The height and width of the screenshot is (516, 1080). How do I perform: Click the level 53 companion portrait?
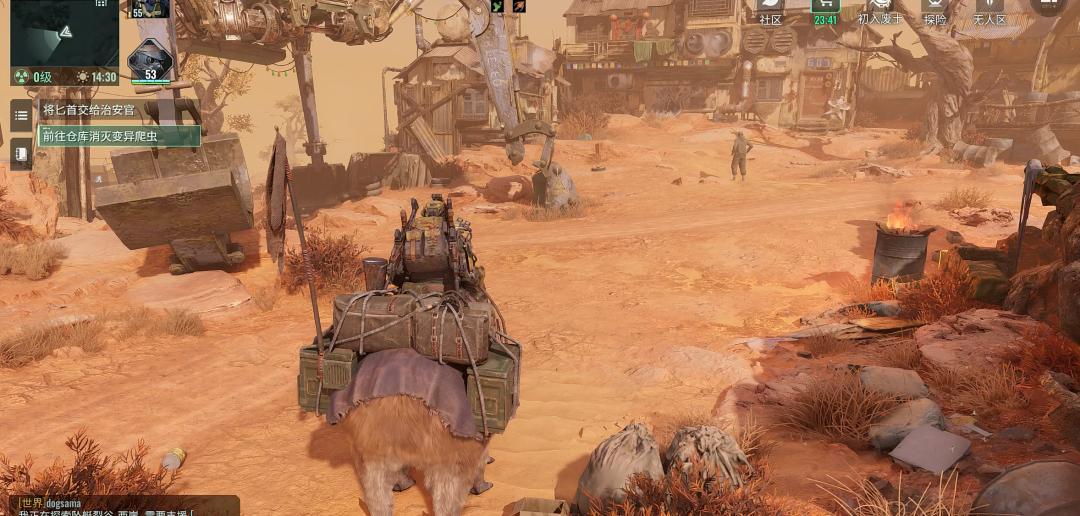pyautogui.click(x=150, y=60)
